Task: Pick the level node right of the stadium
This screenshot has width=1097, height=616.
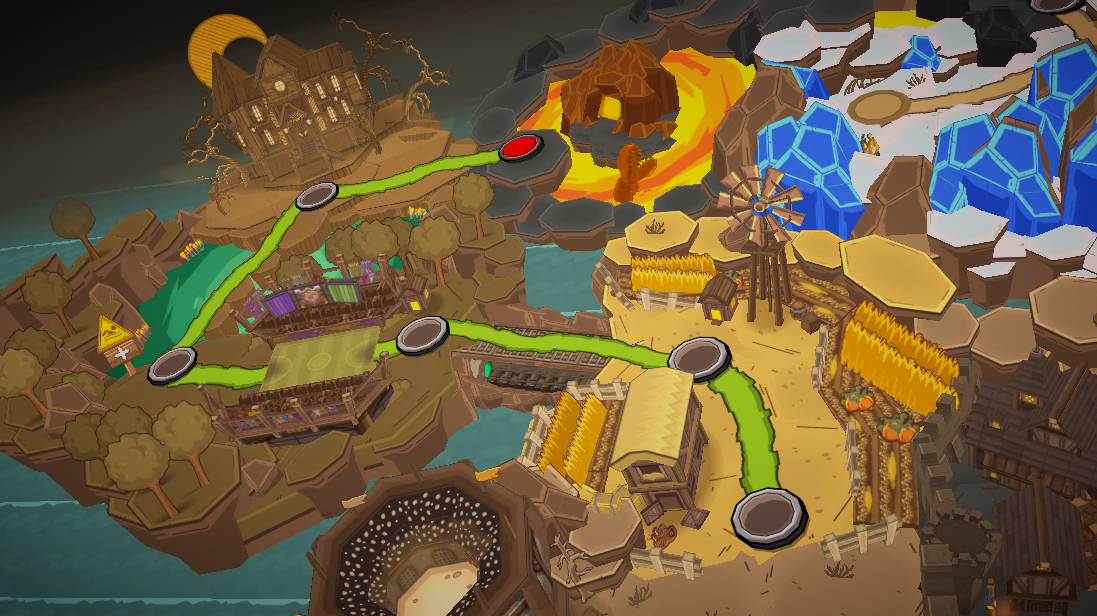Action: [x=422, y=334]
